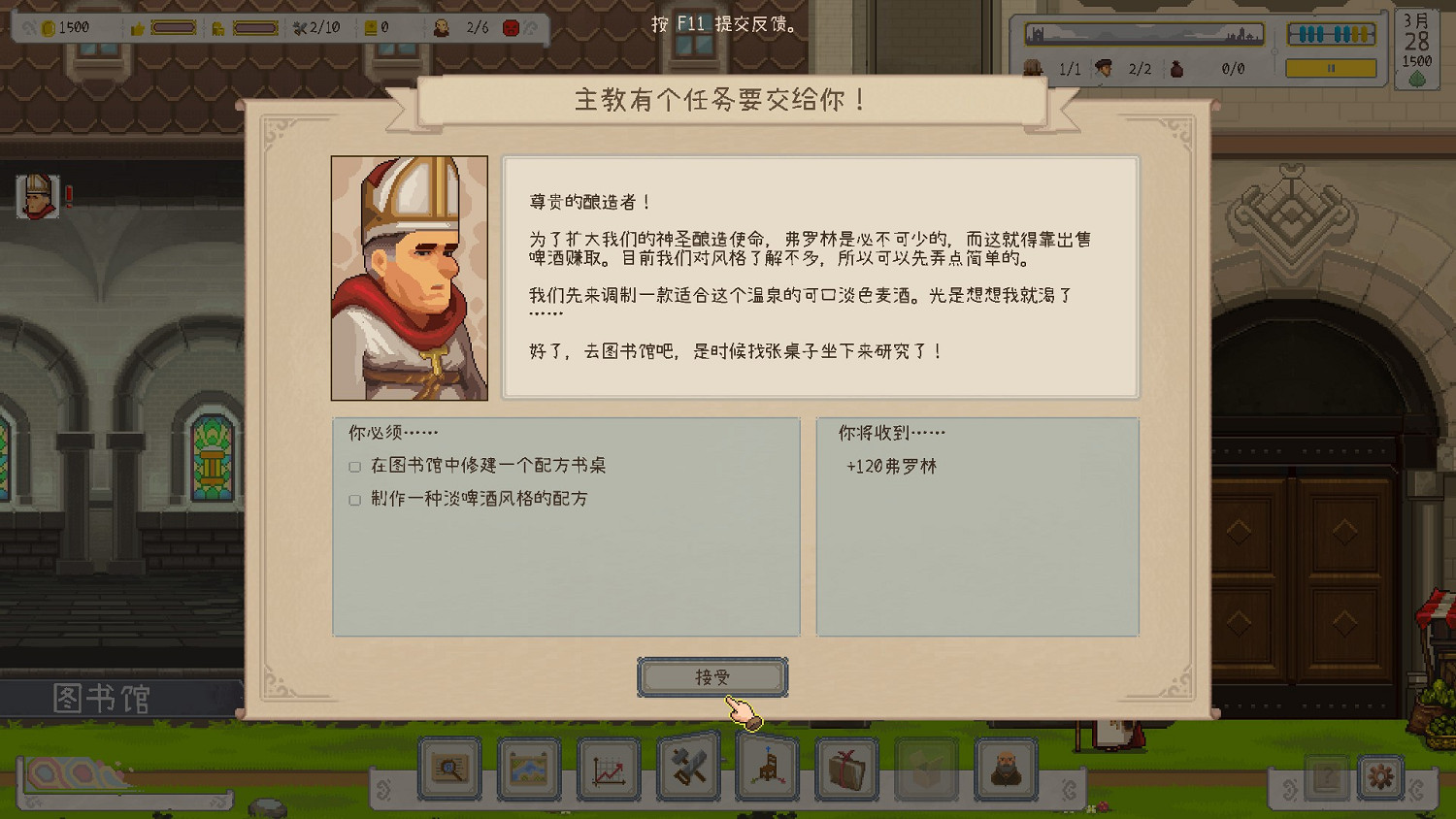Check the pale ale recipe task
This screenshot has width=1456, height=819.
tap(354, 502)
